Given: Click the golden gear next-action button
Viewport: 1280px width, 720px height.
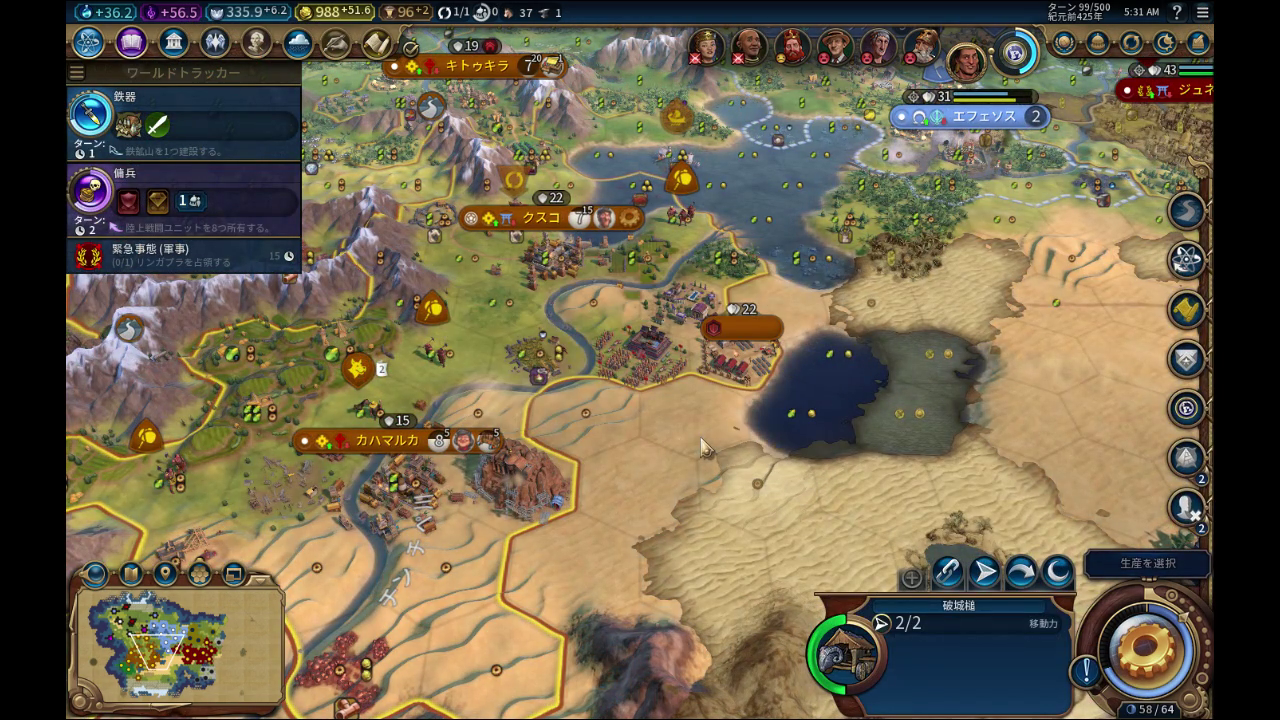Looking at the screenshot, I should pos(1146,647).
